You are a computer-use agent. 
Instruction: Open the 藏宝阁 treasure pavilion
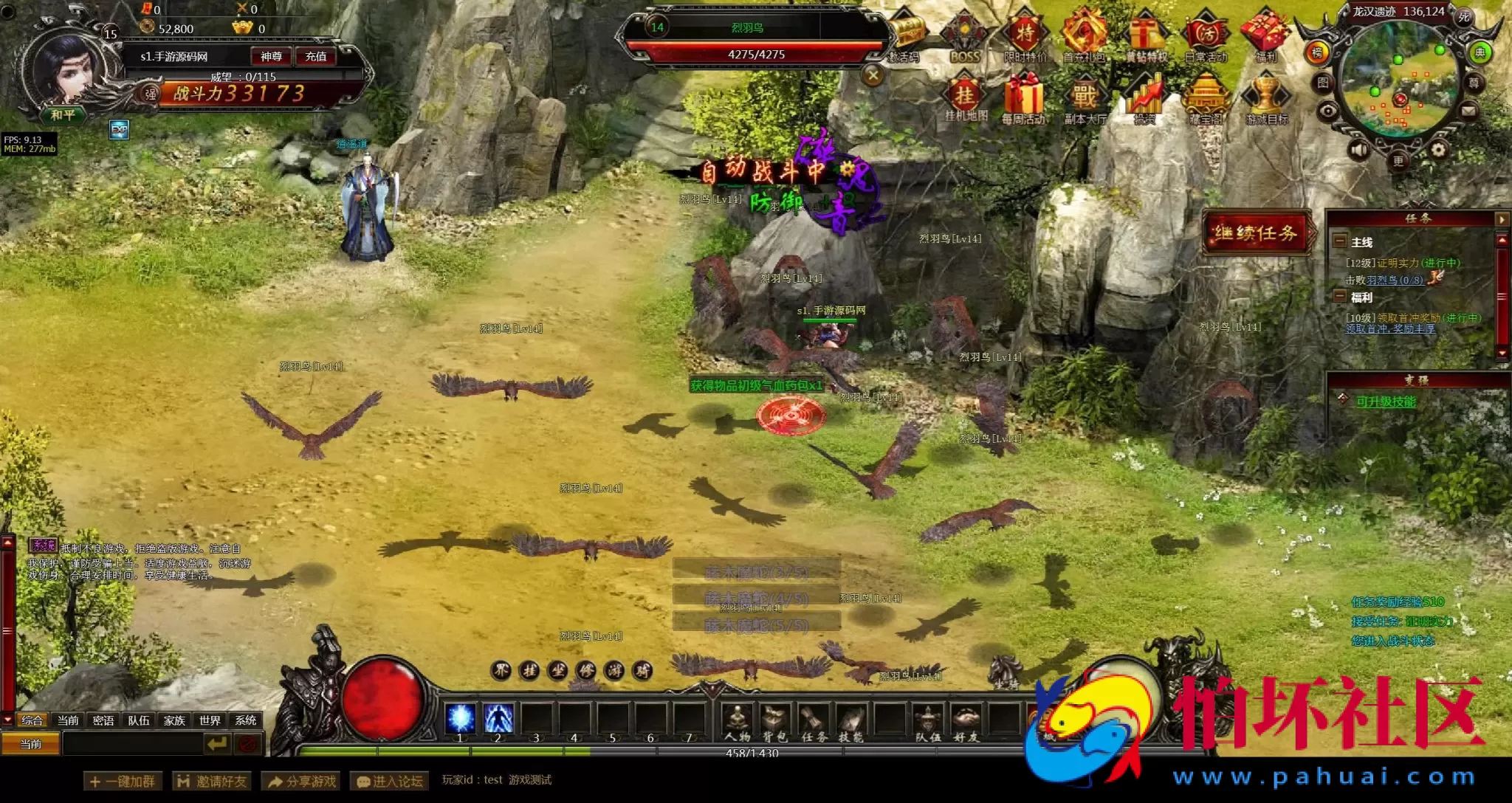[x=1205, y=99]
